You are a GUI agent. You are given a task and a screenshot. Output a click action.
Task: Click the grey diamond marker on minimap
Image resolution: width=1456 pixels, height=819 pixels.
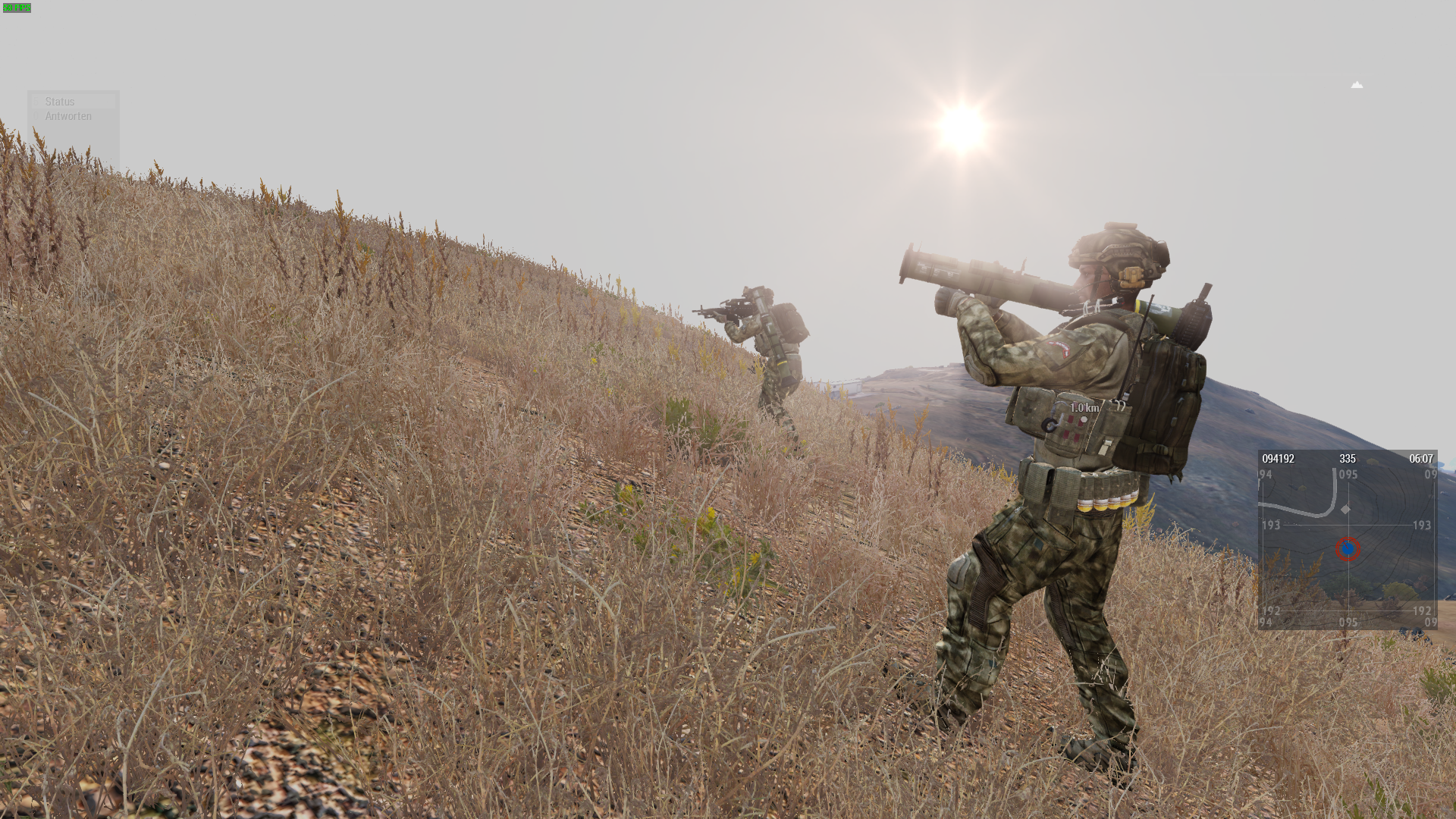point(1345,510)
